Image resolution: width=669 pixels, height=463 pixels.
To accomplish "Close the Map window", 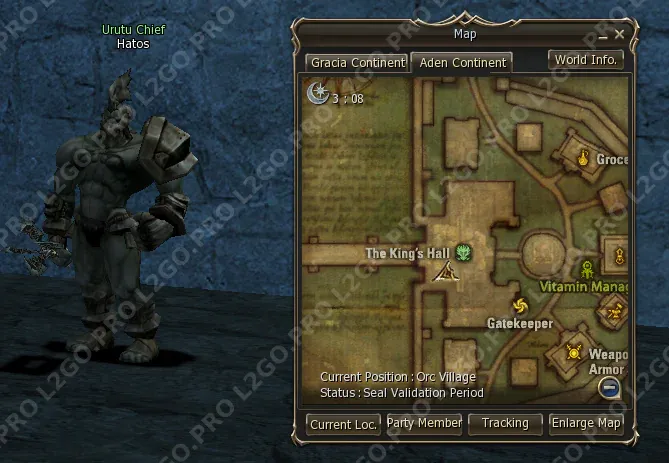I will (x=620, y=34).
